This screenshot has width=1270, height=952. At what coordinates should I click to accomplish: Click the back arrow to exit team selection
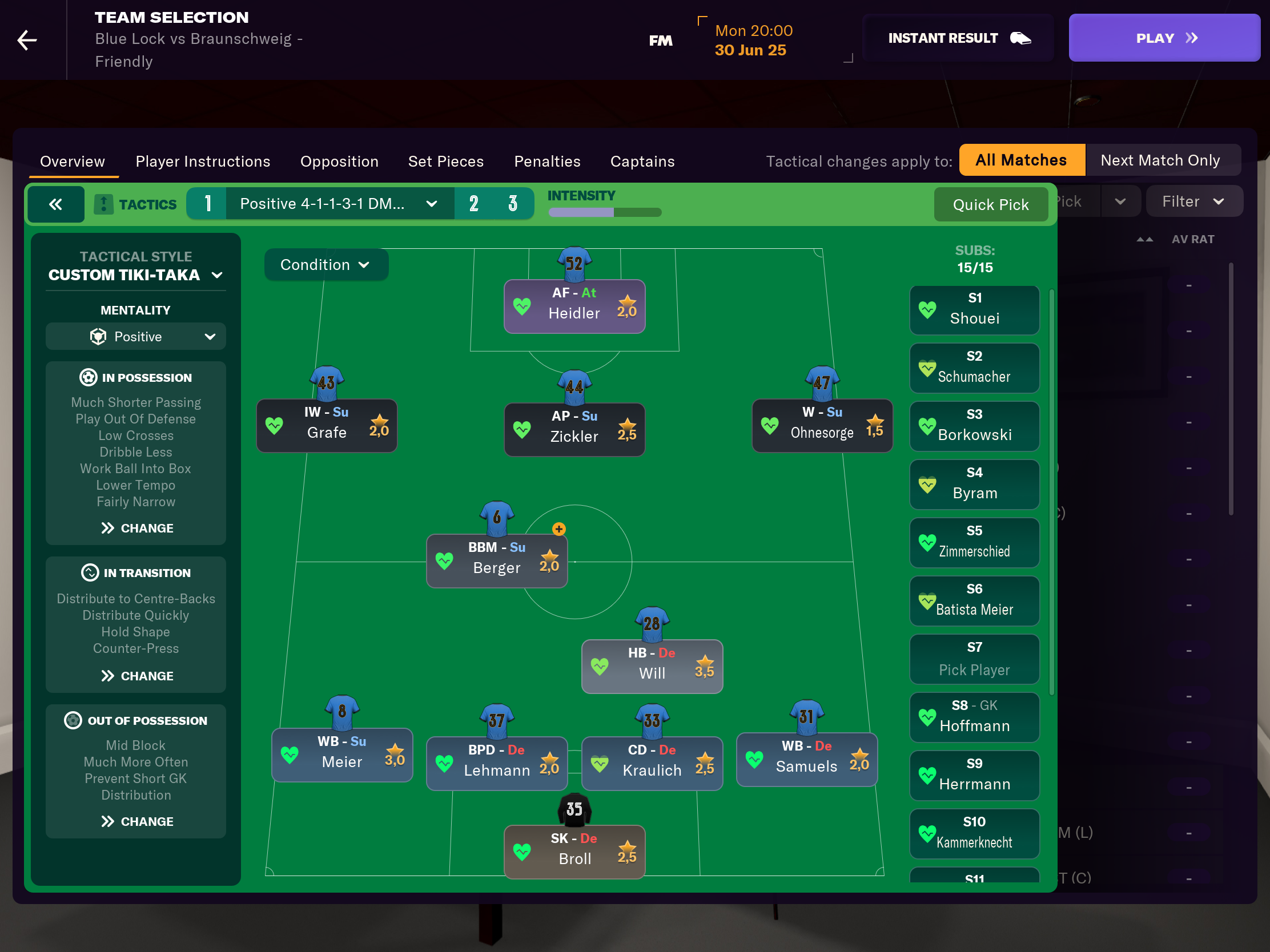[x=26, y=39]
